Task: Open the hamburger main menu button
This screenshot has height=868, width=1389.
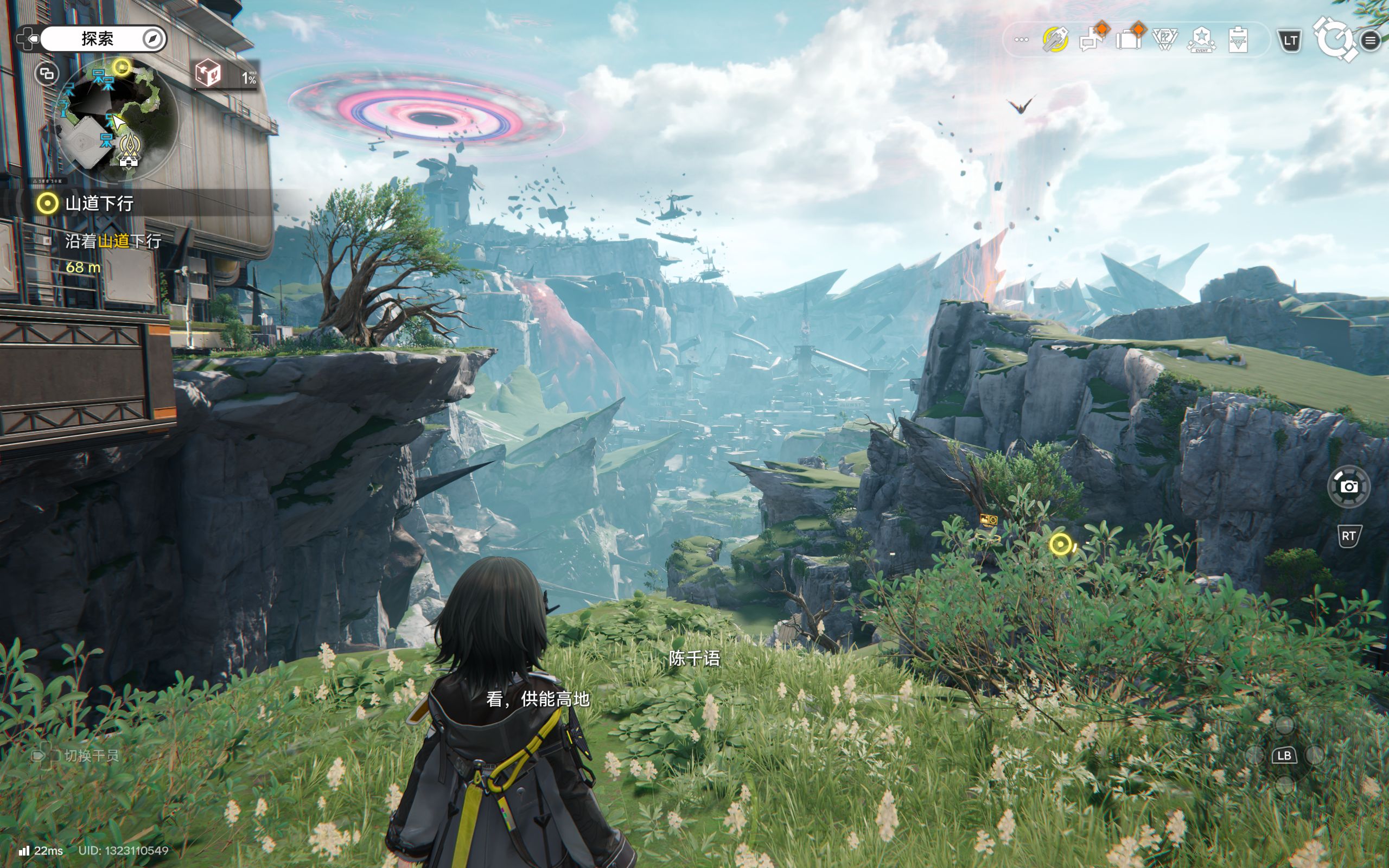Action: 1370,40
